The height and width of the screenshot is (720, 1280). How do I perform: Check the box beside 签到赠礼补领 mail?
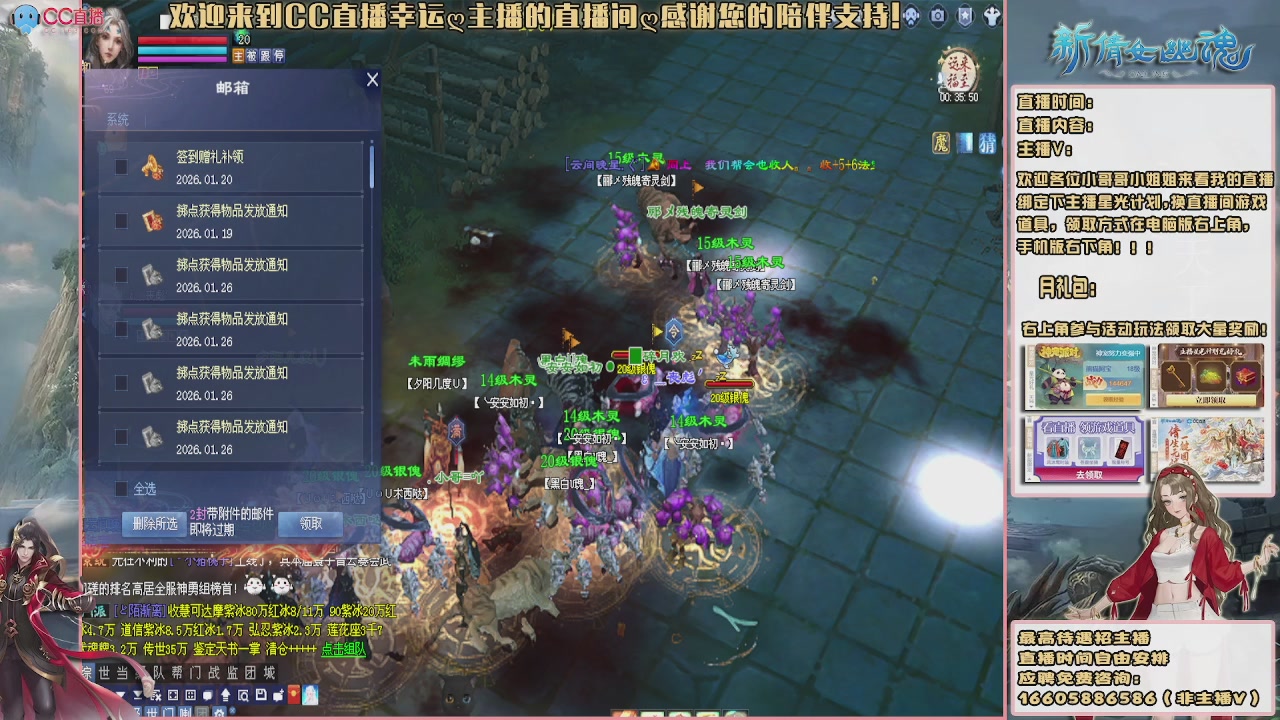coord(121,165)
